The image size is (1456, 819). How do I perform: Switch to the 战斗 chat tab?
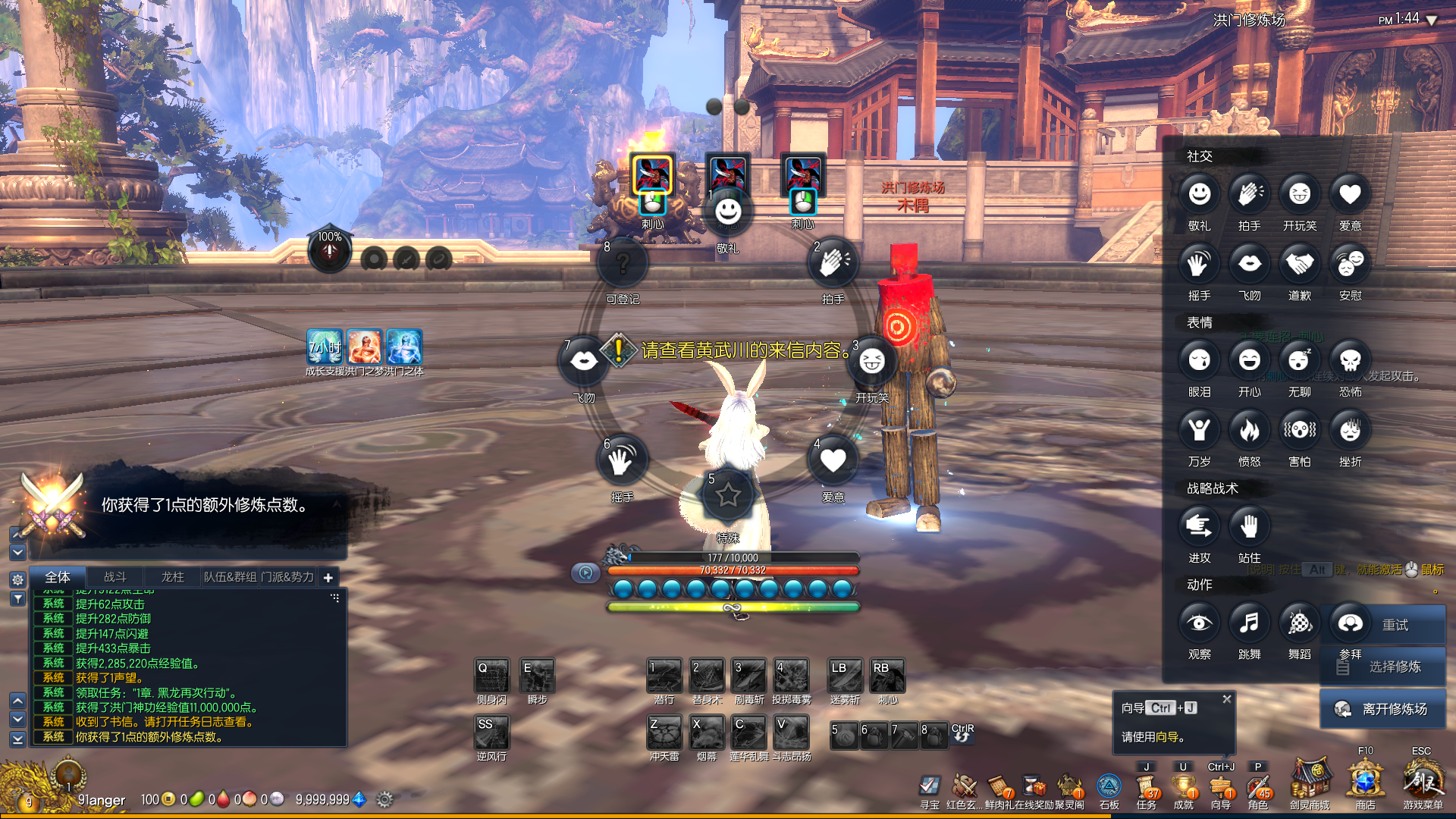point(115,577)
